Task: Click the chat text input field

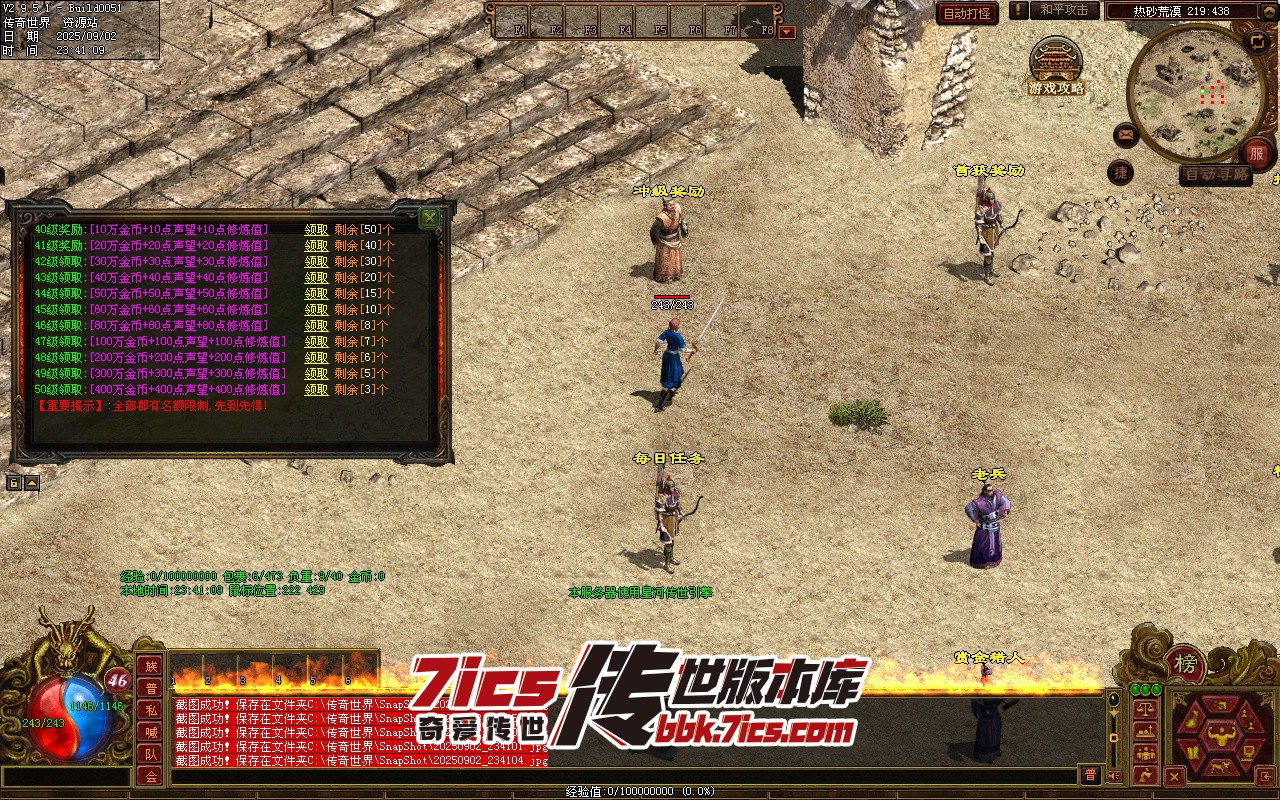Action: 620,775
